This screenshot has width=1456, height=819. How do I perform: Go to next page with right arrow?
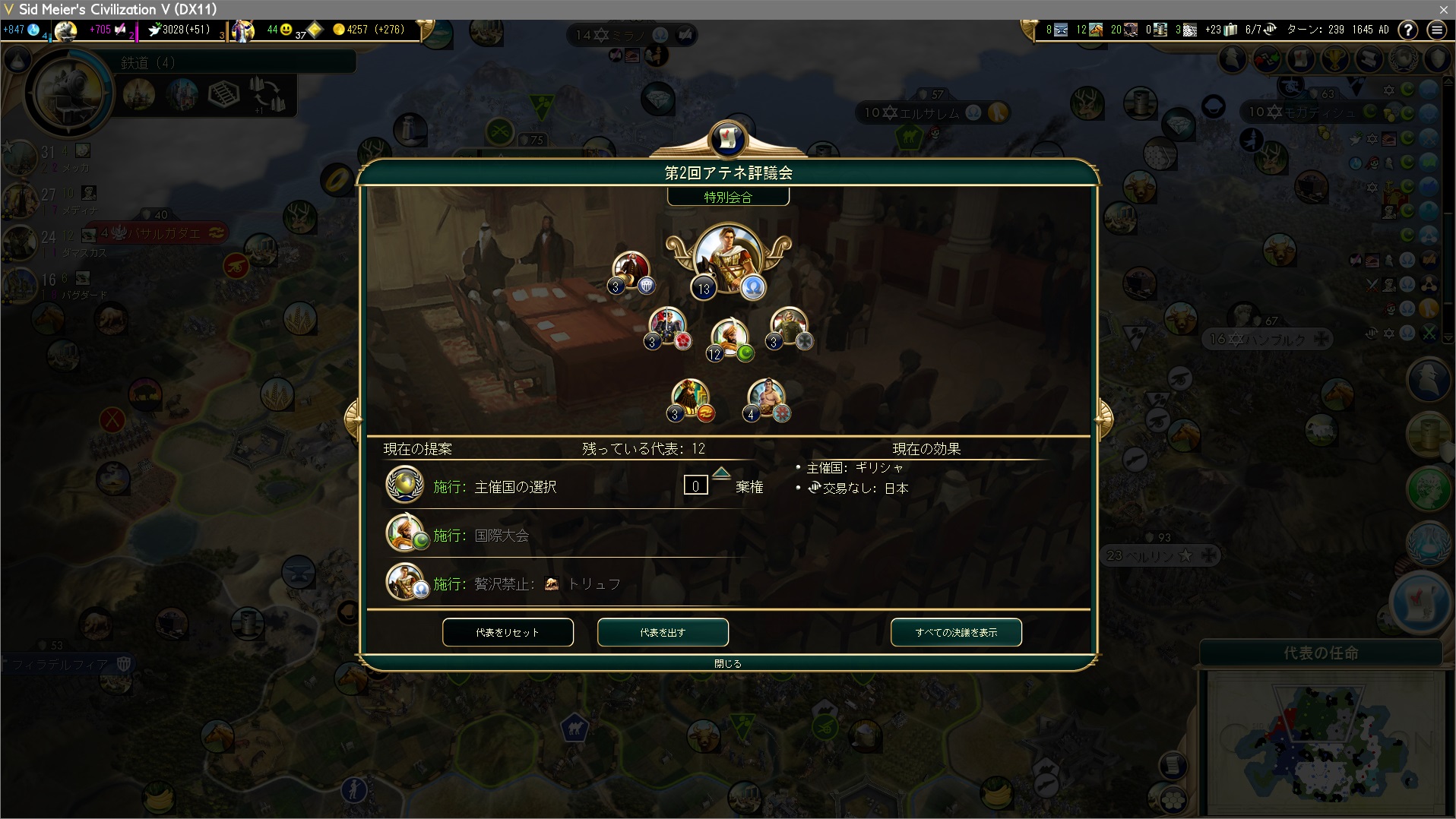pos(1103,417)
